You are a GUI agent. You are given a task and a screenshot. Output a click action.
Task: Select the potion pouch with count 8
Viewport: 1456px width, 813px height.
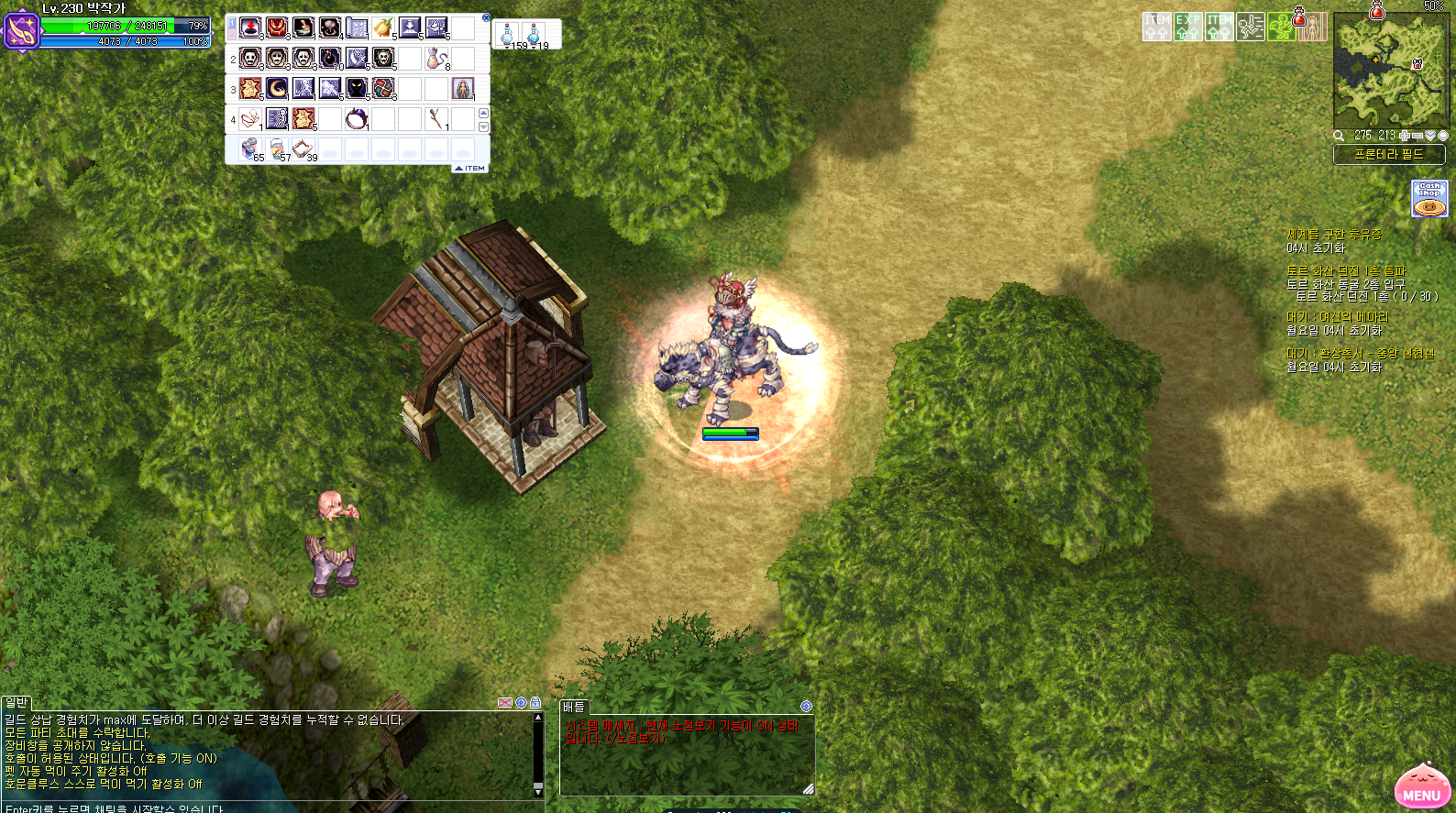pyautogui.click(x=436, y=59)
